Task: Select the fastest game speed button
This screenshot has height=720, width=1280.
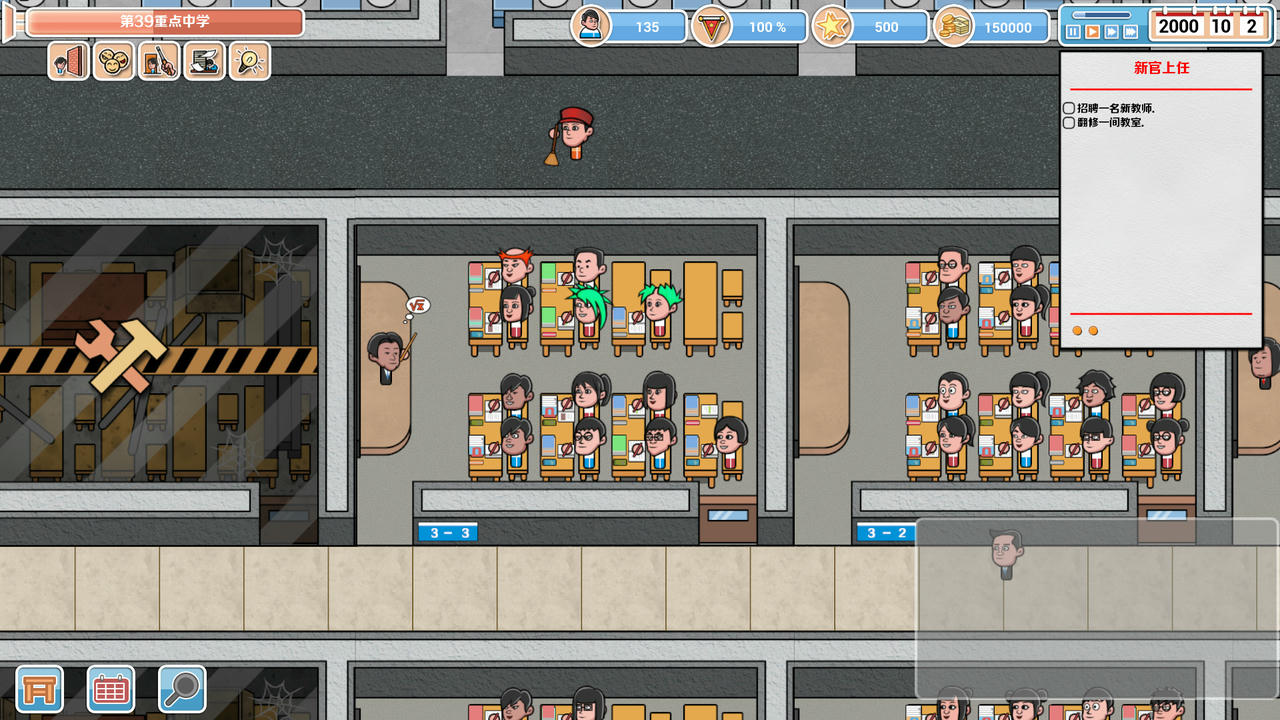Action: [1130, 30]
